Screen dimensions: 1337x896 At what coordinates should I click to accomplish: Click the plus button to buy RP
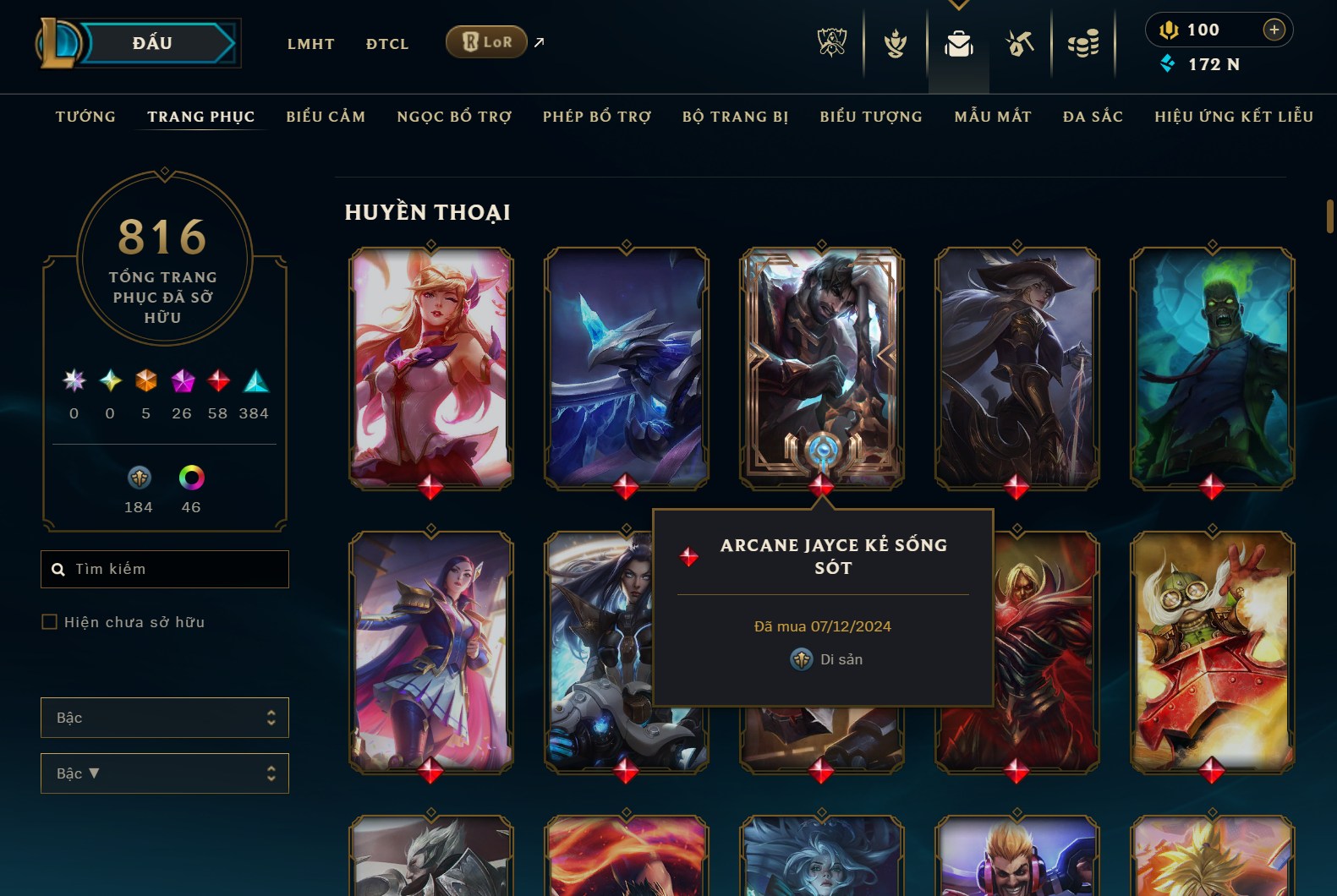point(1274,29)
